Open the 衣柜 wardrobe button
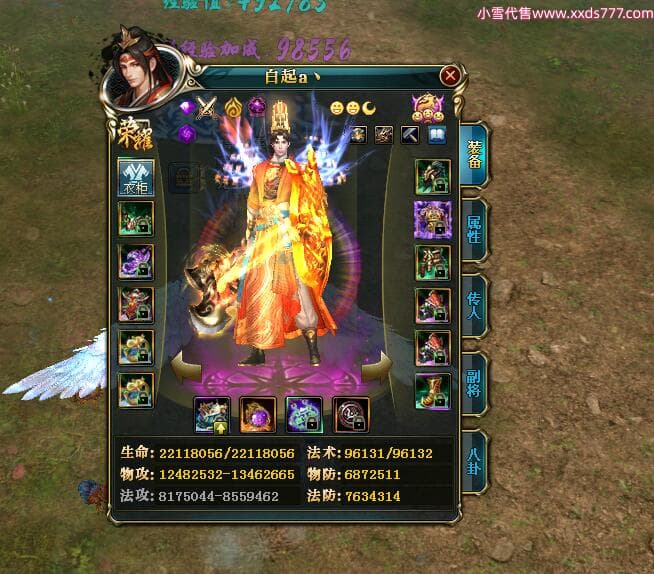Image resolution: width=654 pixels, height=574 pixels. [x=136, y=176]
